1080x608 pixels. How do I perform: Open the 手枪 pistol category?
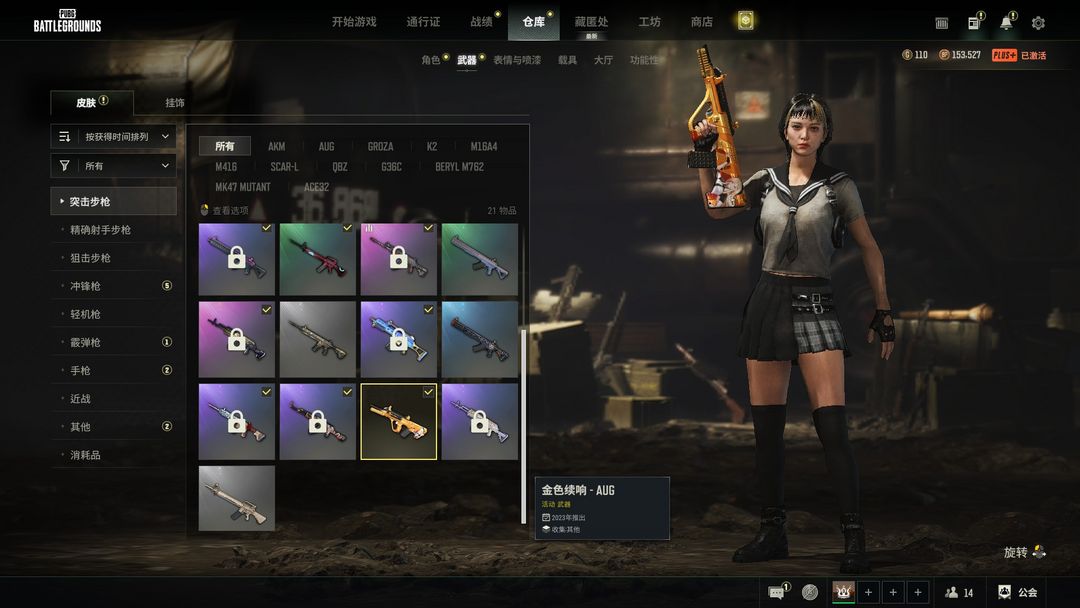click(80, 370)
